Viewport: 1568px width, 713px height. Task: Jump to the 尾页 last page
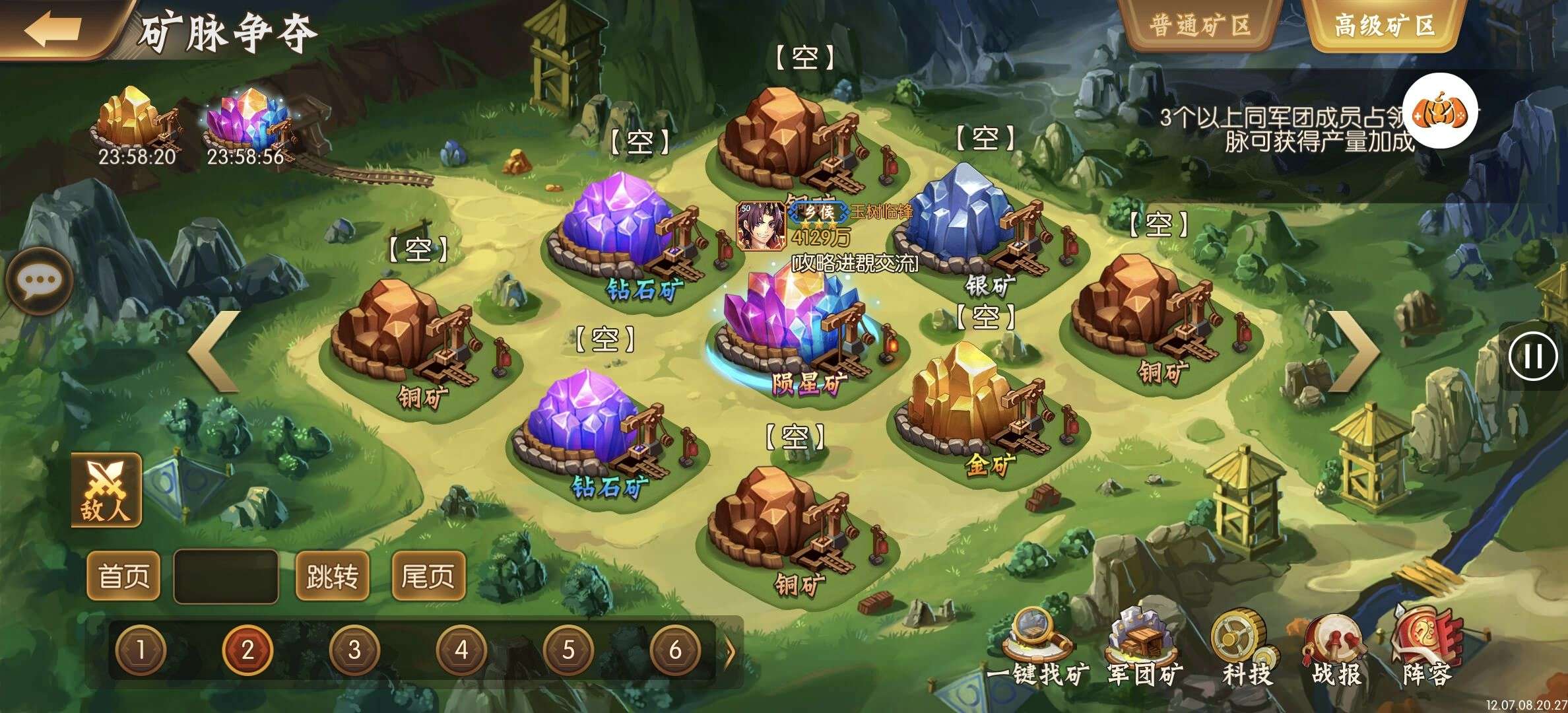click(x=428, y=576)
